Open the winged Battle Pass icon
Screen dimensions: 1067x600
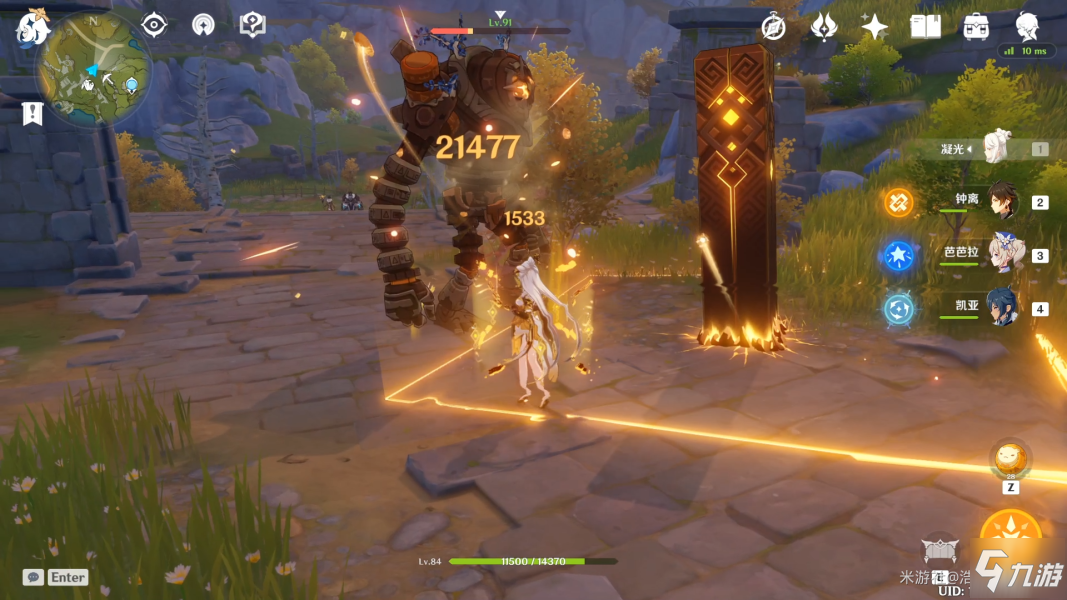pos(823,27)
